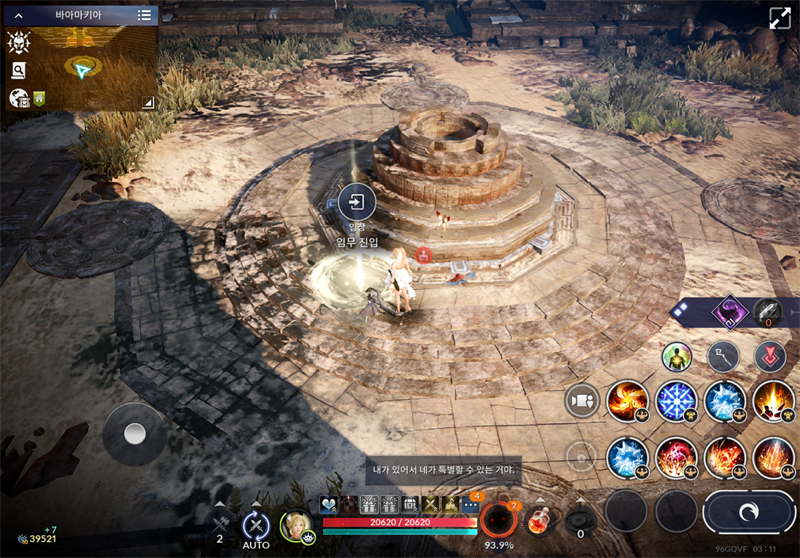Image resolution: width=800 pixels, height=558 pixels.
Task: Cast the blue snowflake frost skill
Action: click(676, 401)
